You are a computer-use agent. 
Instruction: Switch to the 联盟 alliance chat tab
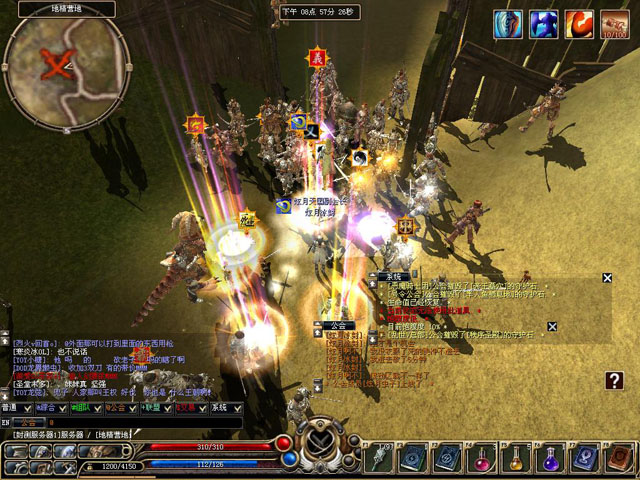[152, 408]
